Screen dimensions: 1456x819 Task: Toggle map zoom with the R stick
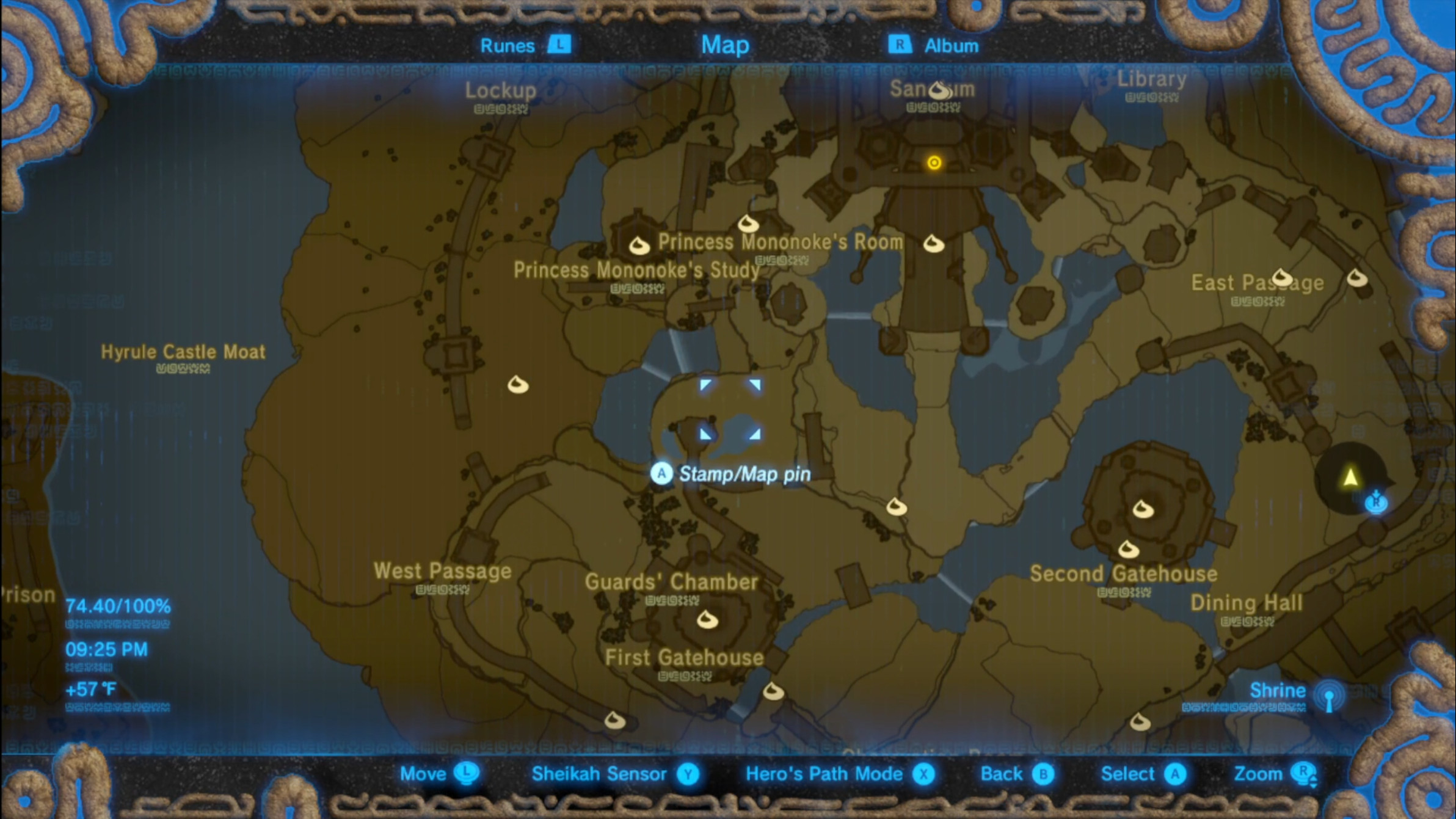pos(1278,773)
